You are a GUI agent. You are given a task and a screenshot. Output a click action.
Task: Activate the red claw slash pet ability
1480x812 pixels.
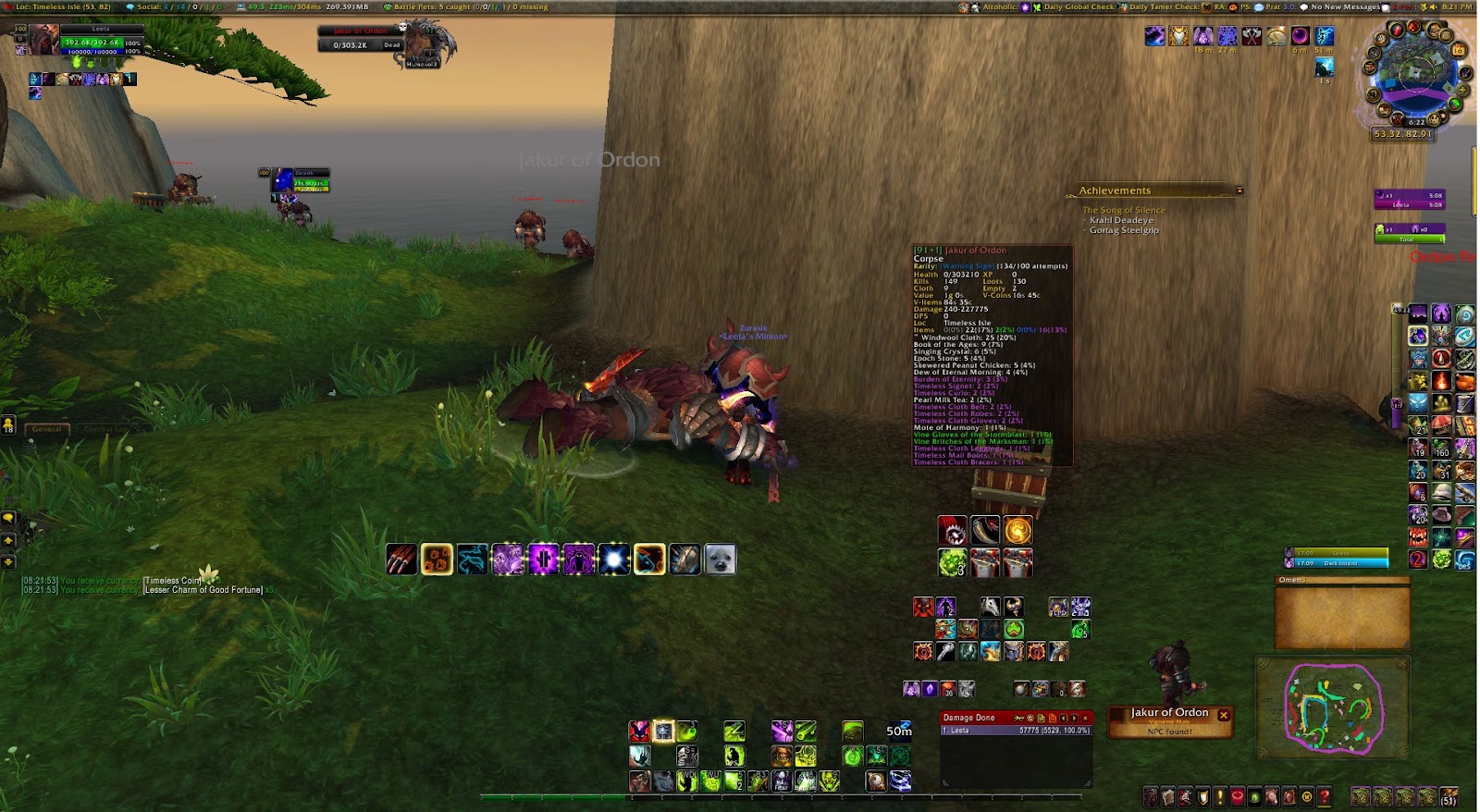tap(401, 560)
